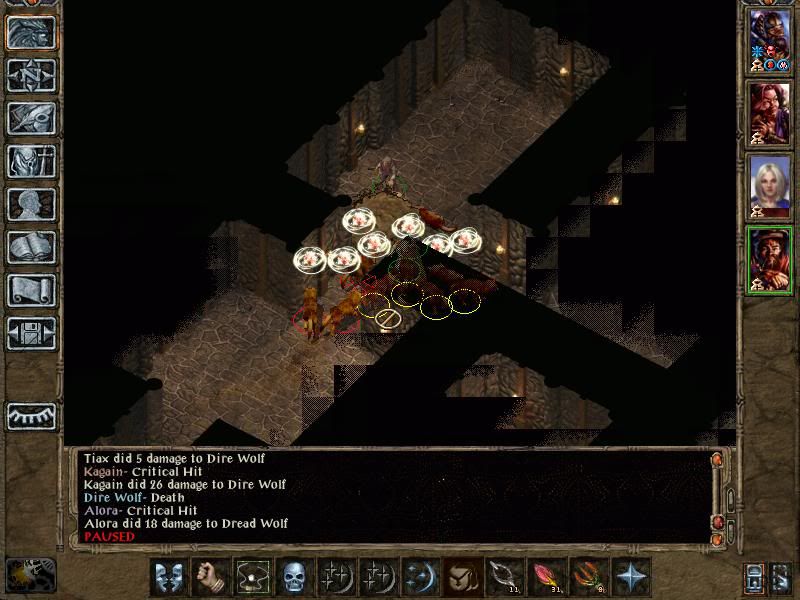Activate the skull ability button
The width and height of the screenshot is (800, 600).
pyautogui.click(x=292, y=577)
